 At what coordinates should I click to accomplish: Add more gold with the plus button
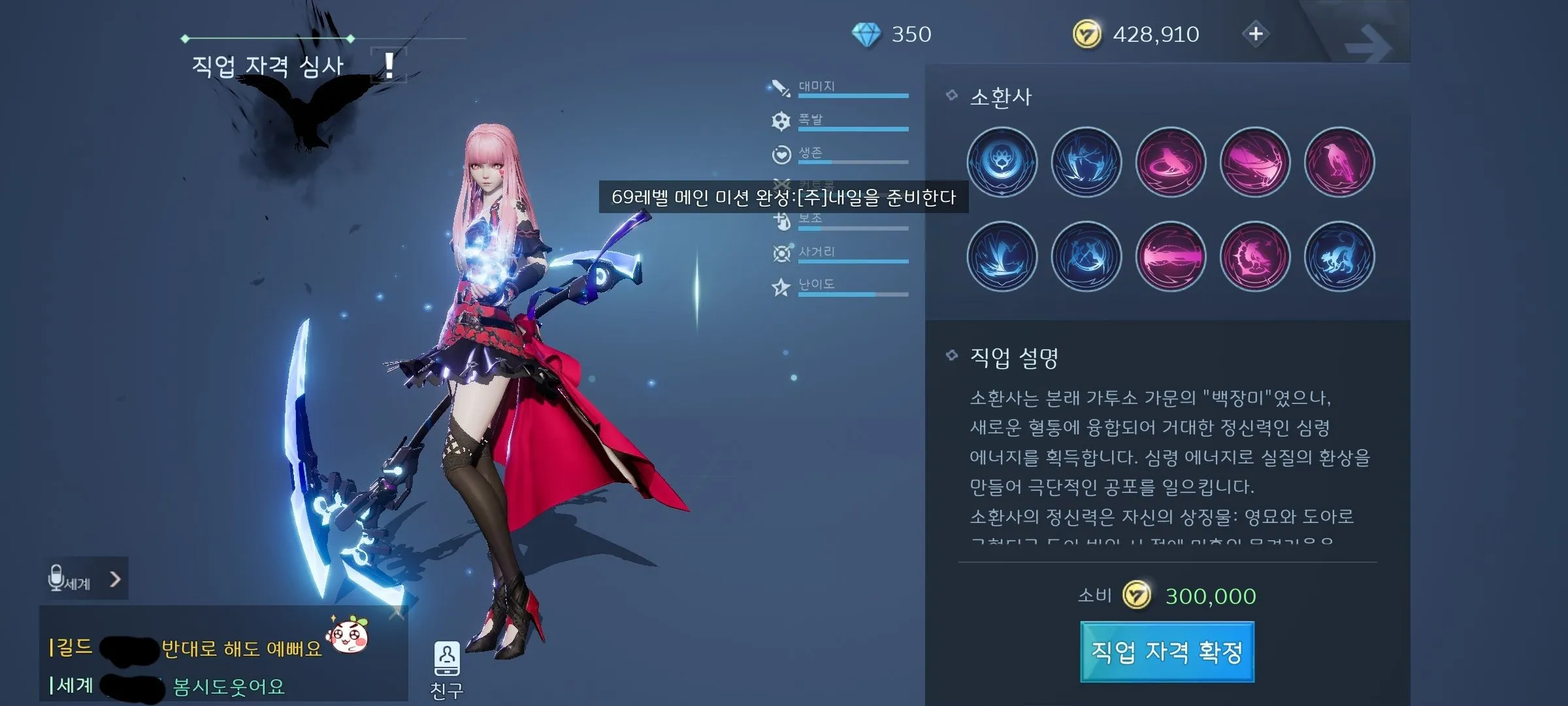coord(1256,34)
